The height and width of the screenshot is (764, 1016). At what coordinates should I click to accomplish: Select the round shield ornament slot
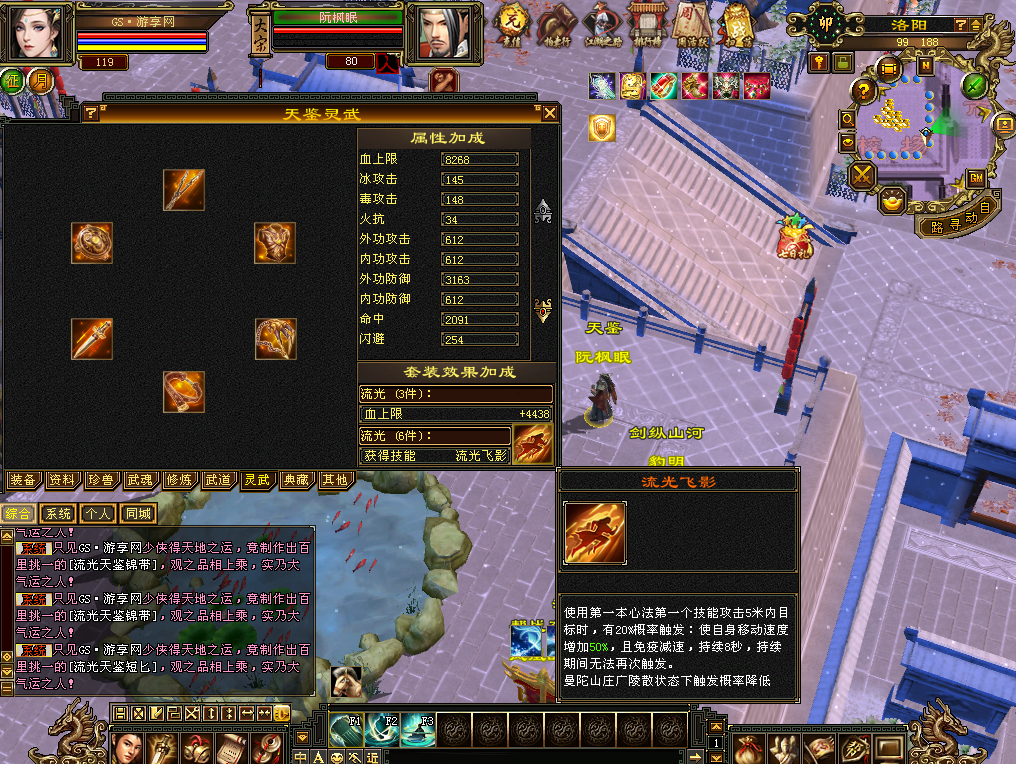tap(92, 243)
